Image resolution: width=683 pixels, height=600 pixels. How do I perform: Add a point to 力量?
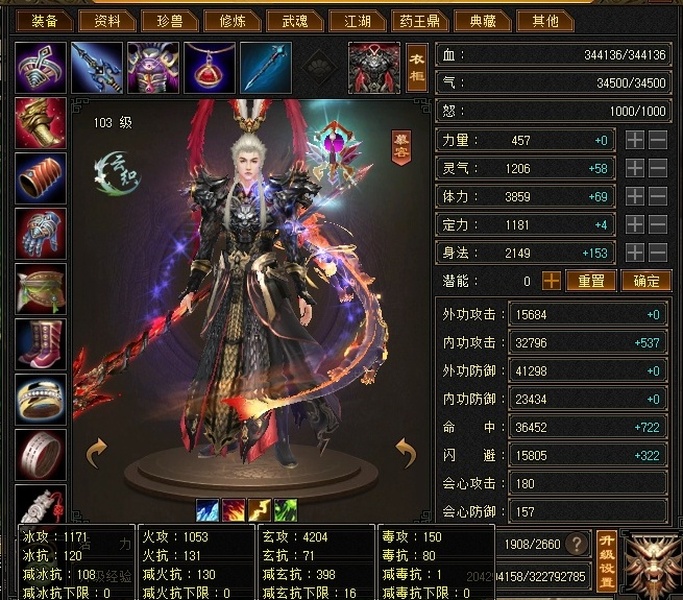pos(635,141)
